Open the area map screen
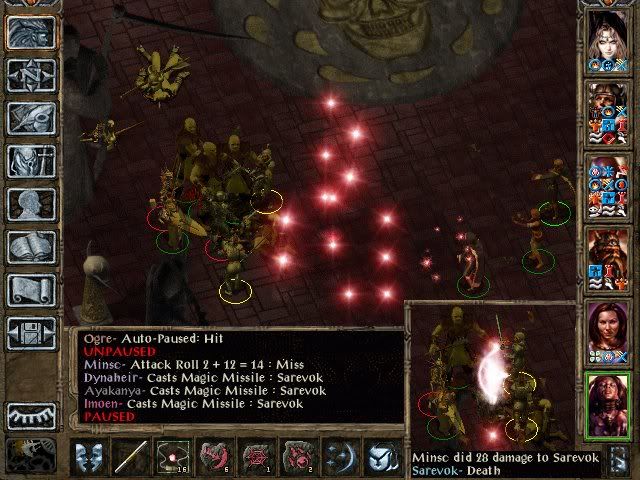Image resolution: width=640 pixels, height=480 pixels. (x=31, y=74)
